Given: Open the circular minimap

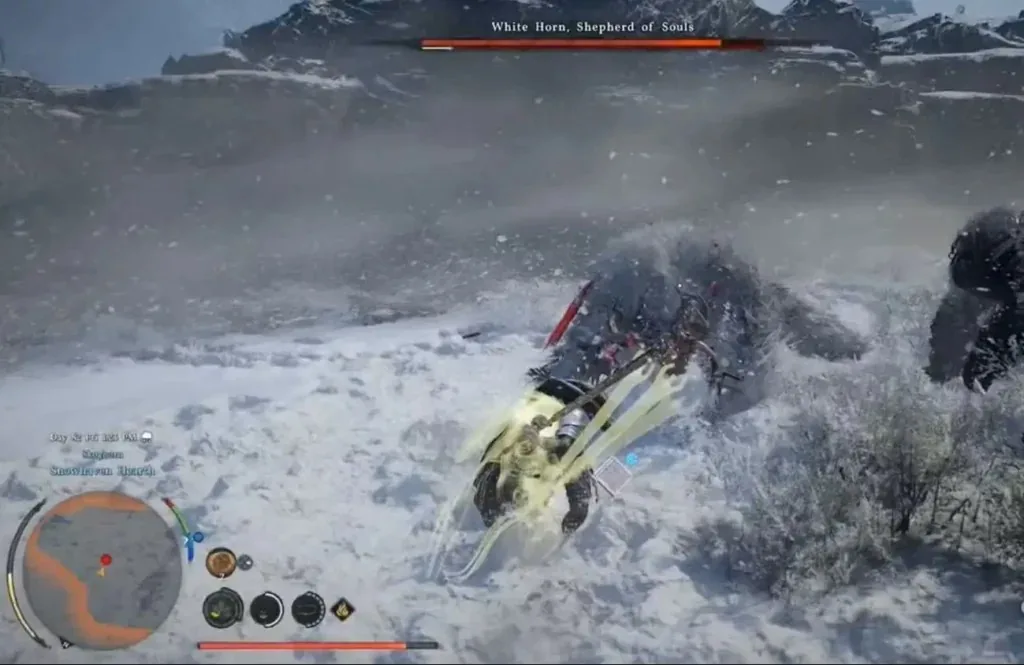Looking at the screenshot, I should pyautogui.click(x=102, y=570).
